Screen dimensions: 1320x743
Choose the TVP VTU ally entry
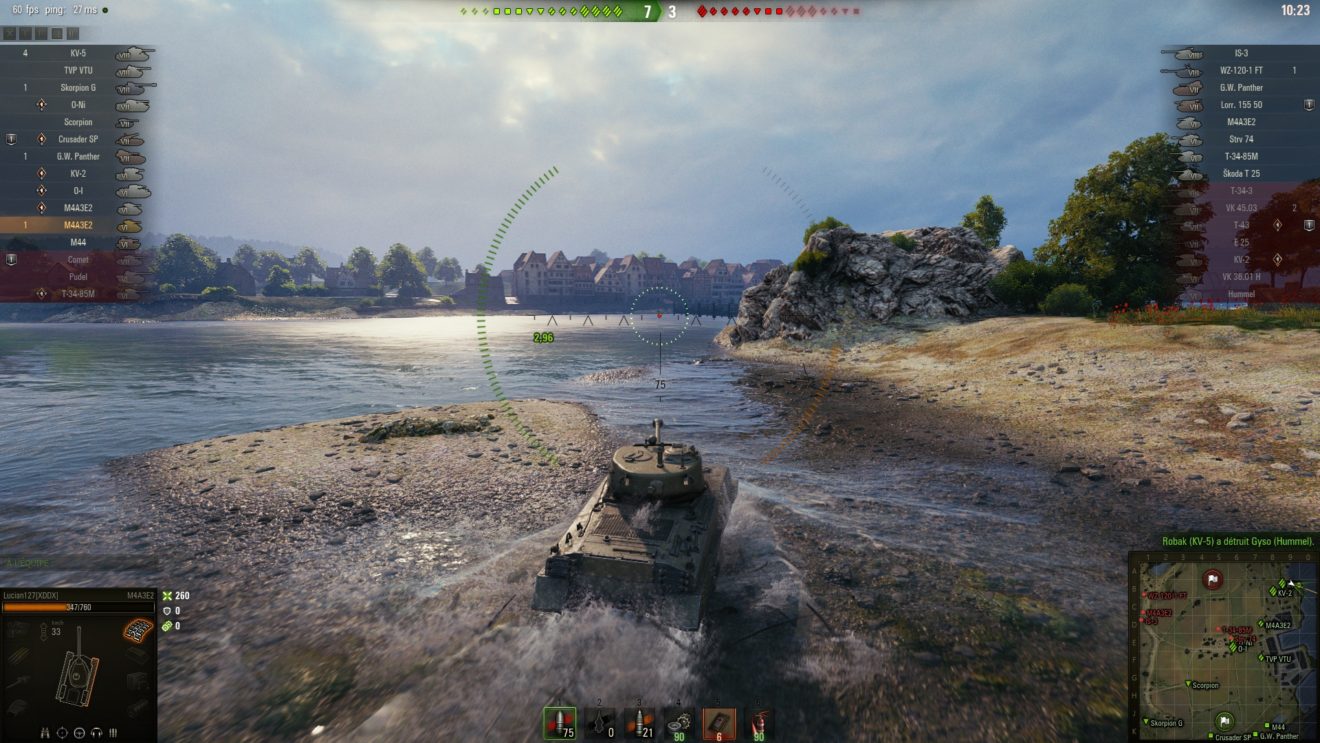point(78,70)
